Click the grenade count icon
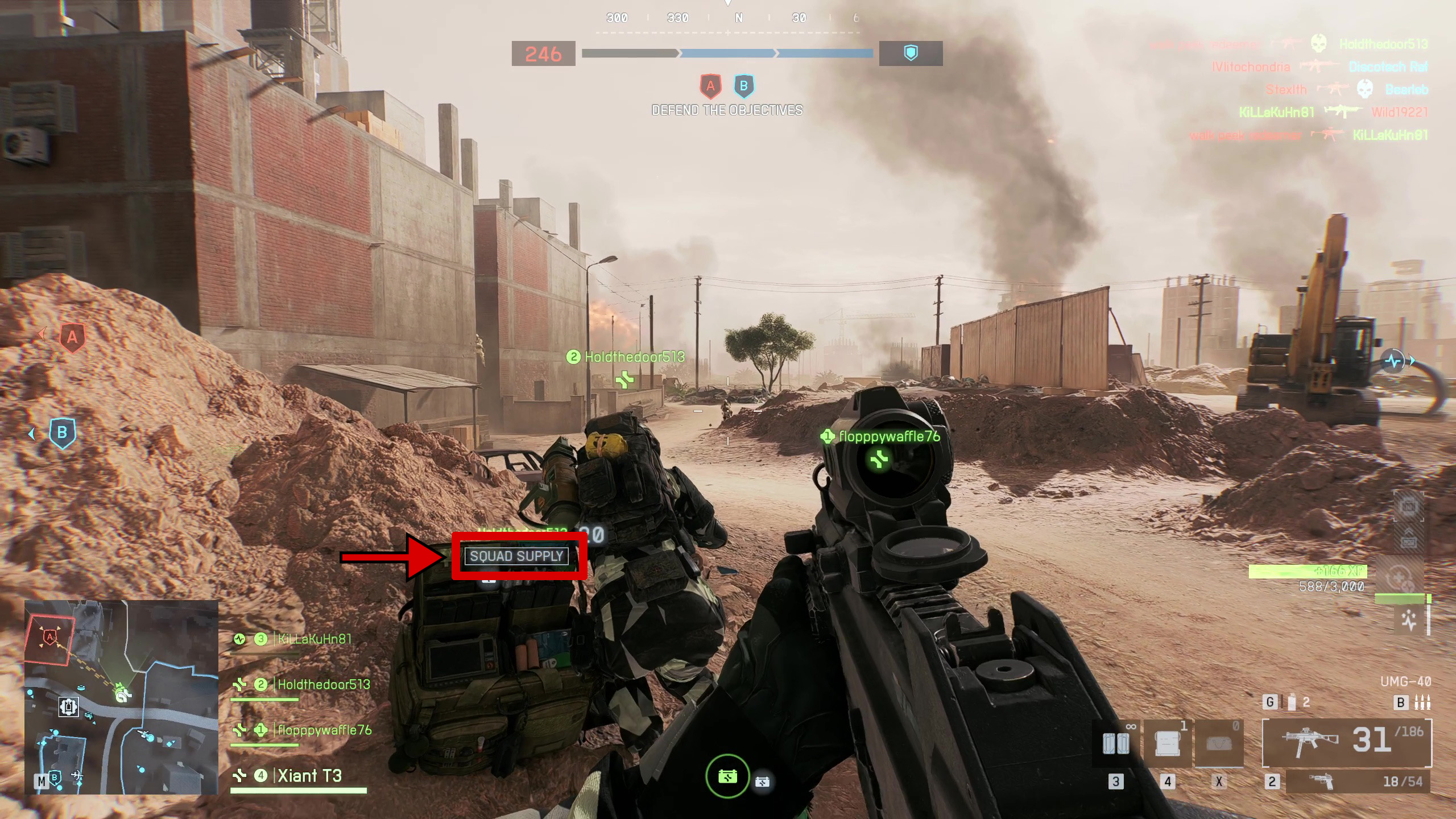Image resolution: width=1456 pixels, height=819 pixels. click(1292, 702)
